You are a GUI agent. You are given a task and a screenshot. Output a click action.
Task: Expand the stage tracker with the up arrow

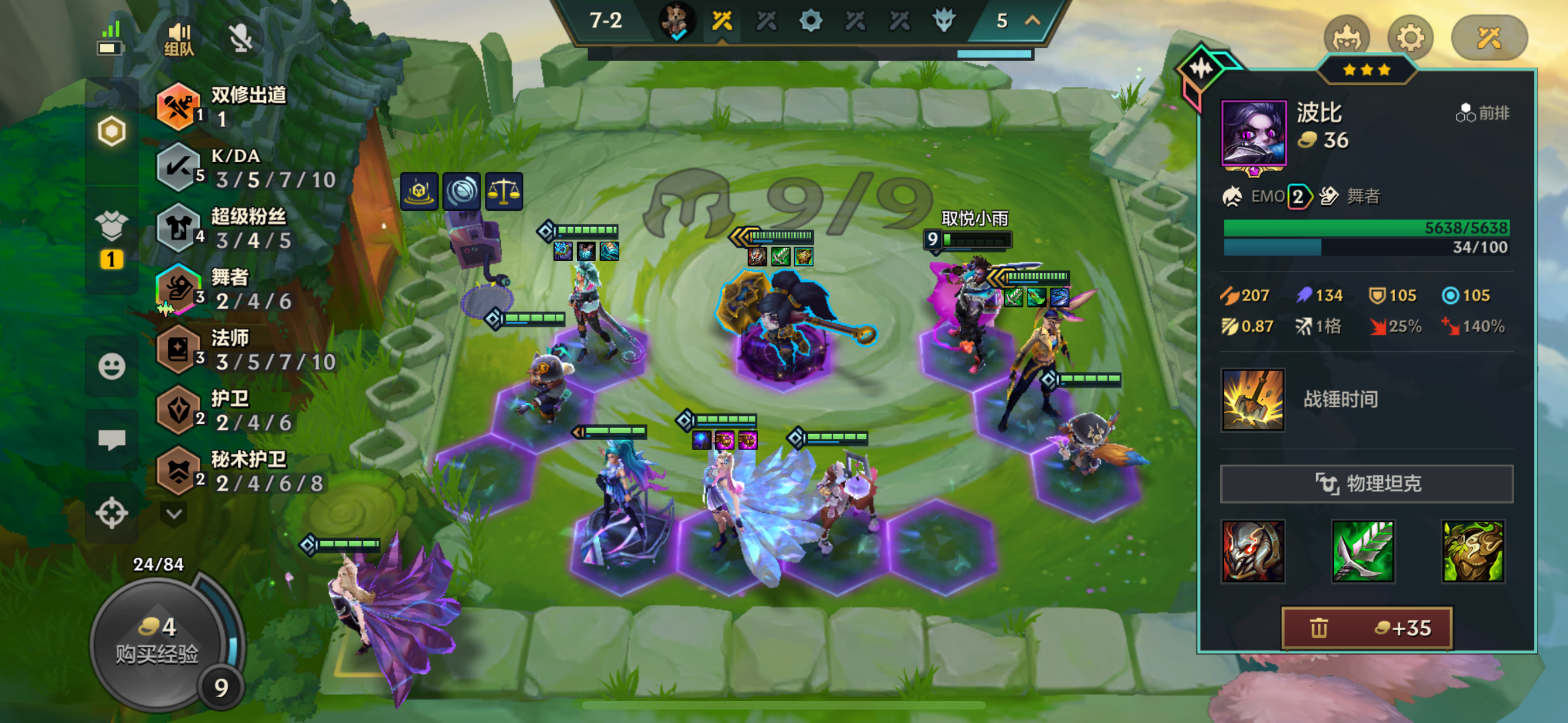tap(1032, 21)
